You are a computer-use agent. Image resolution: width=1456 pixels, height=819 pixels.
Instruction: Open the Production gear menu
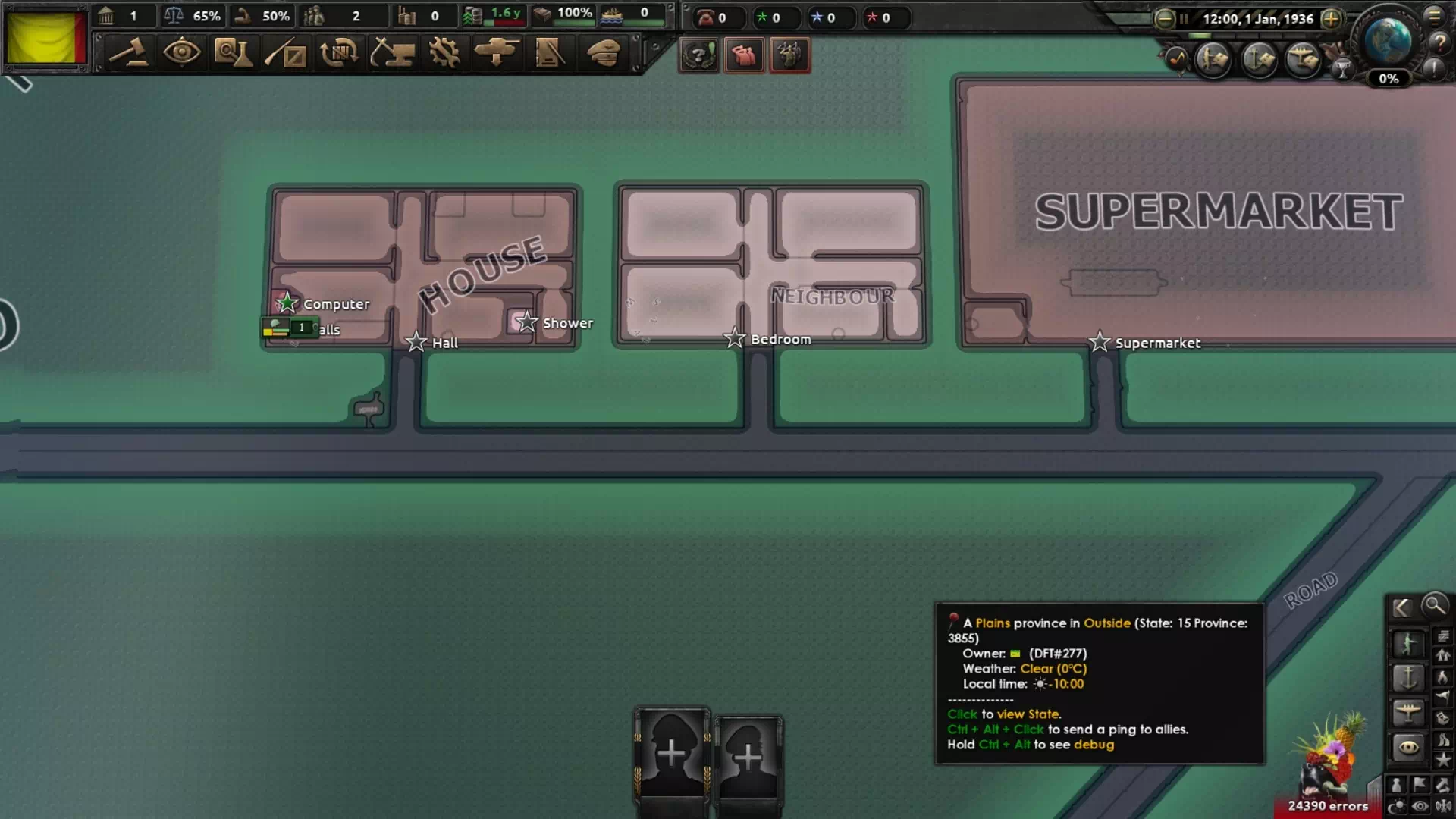click(x=444, y=53)
